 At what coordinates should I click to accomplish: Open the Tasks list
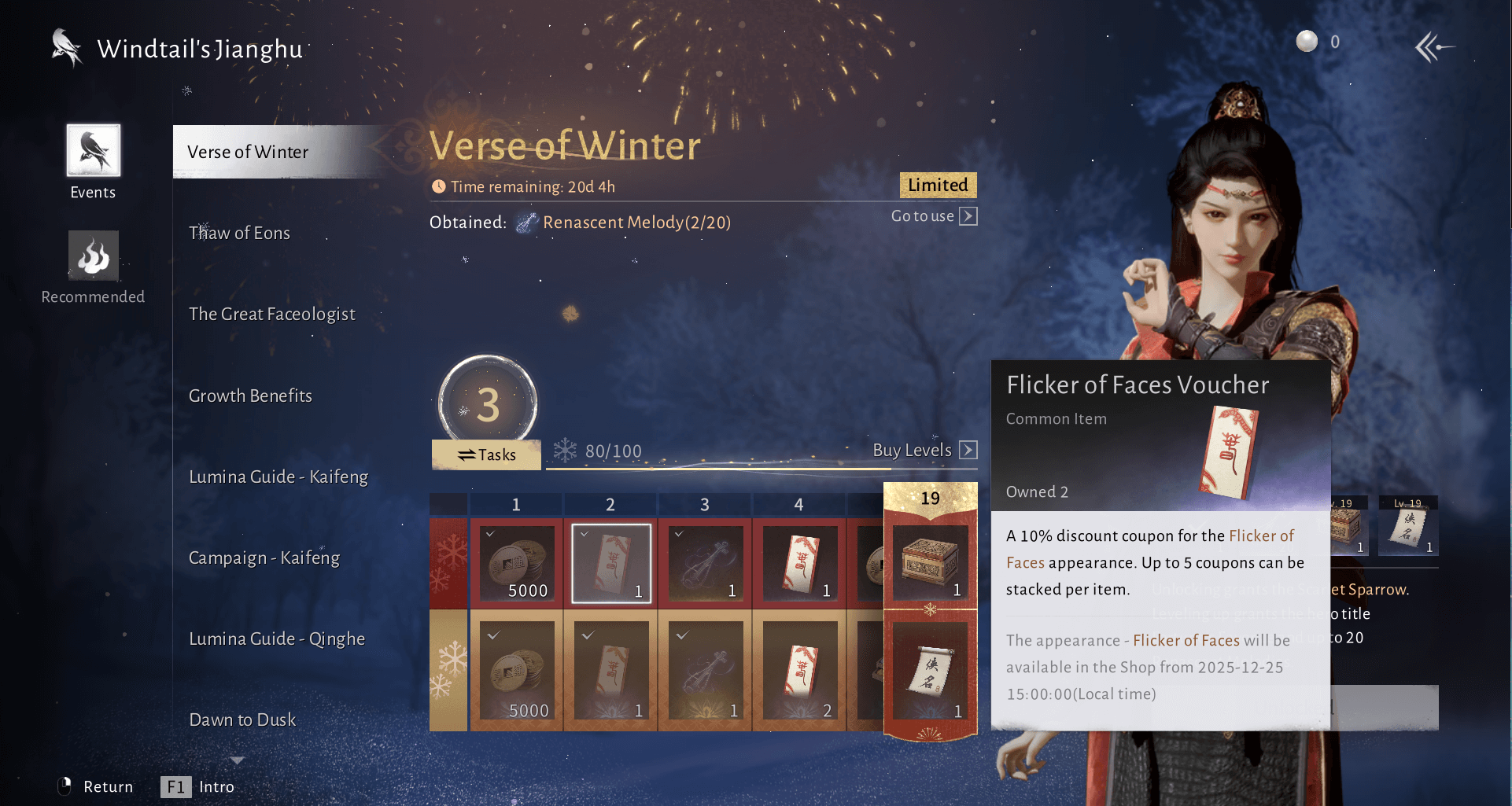[486, 455]
